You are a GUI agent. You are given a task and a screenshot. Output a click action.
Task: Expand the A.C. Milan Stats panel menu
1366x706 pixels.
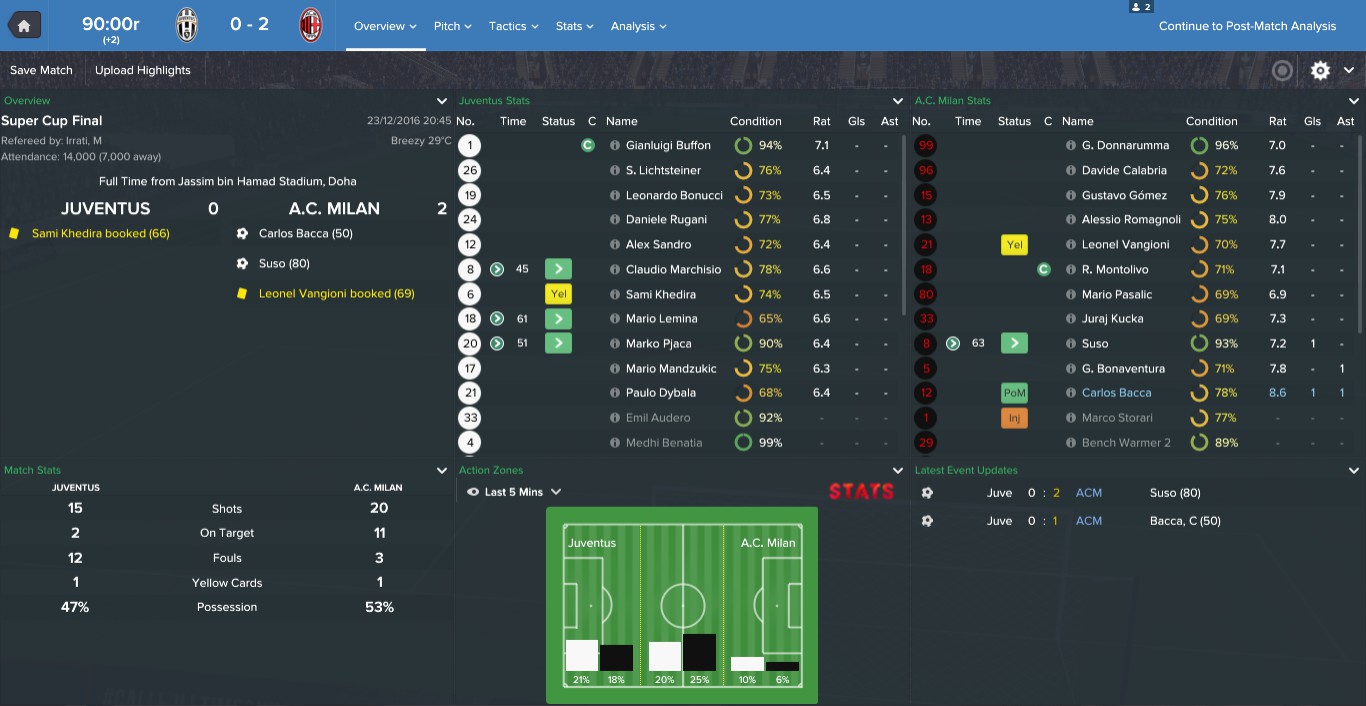[x=1354, y=101]
